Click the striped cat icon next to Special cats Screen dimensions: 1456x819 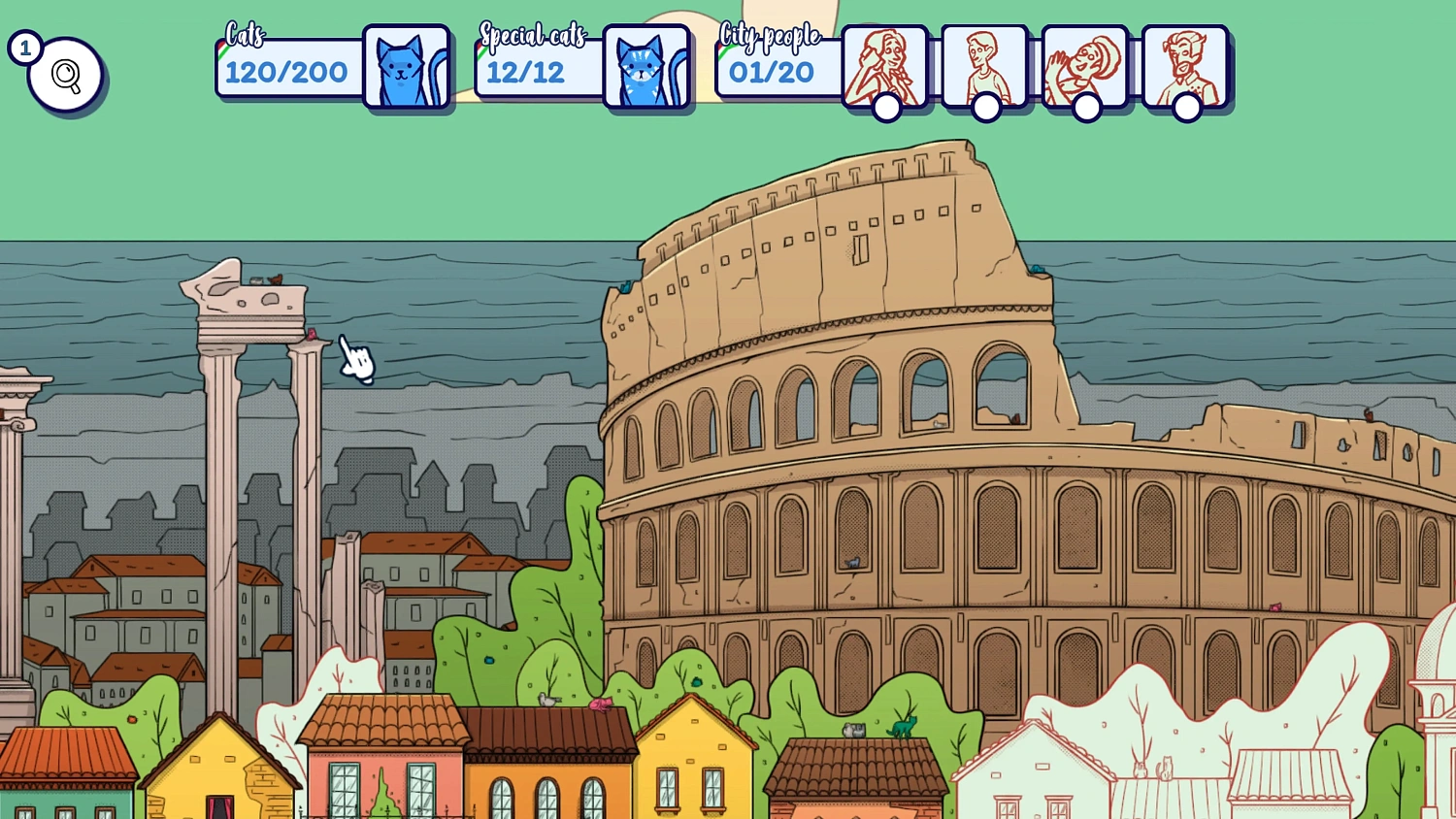click(646, 68)
